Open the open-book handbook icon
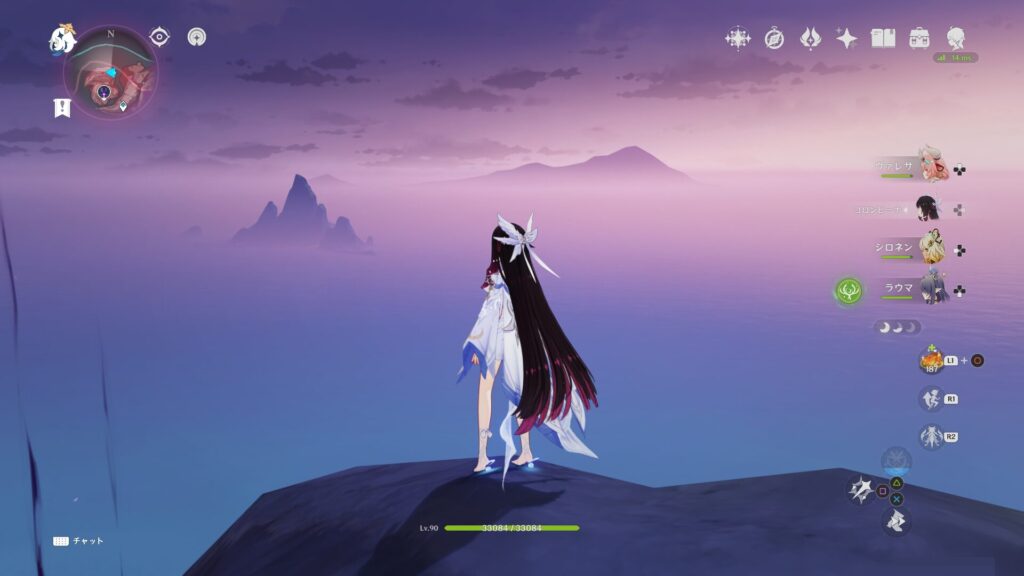The image size is (1024, 576). [x=883, y=38]
